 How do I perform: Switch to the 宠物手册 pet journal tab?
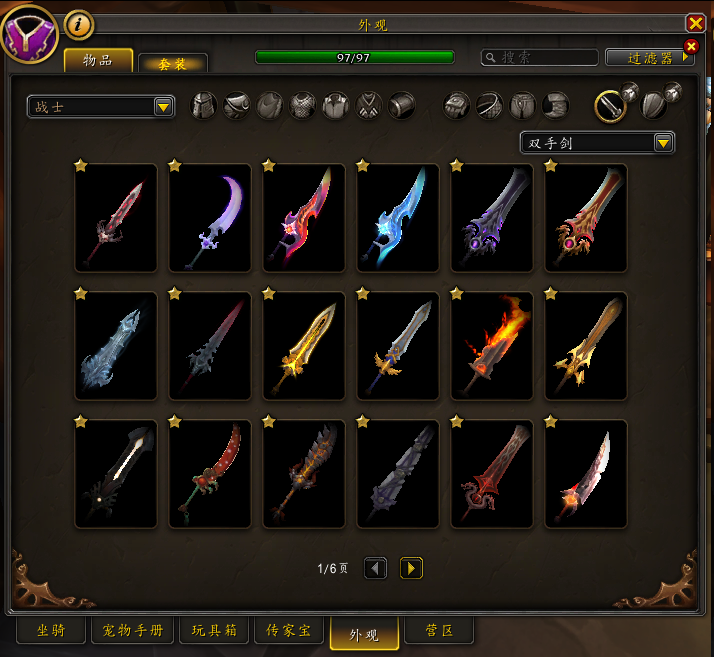coord(132,631)
